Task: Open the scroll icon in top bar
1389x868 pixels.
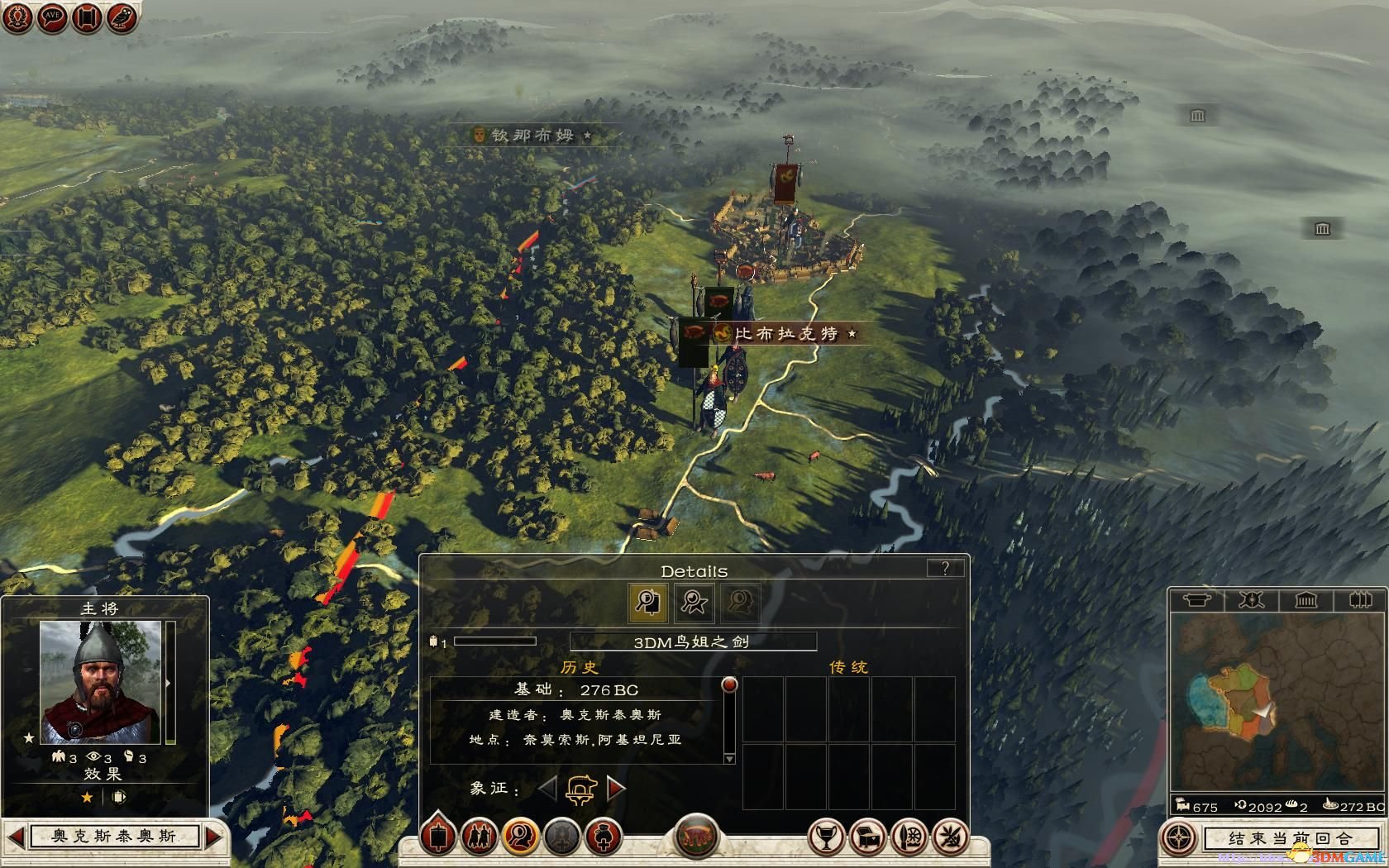Action: (x=87, y=17)
